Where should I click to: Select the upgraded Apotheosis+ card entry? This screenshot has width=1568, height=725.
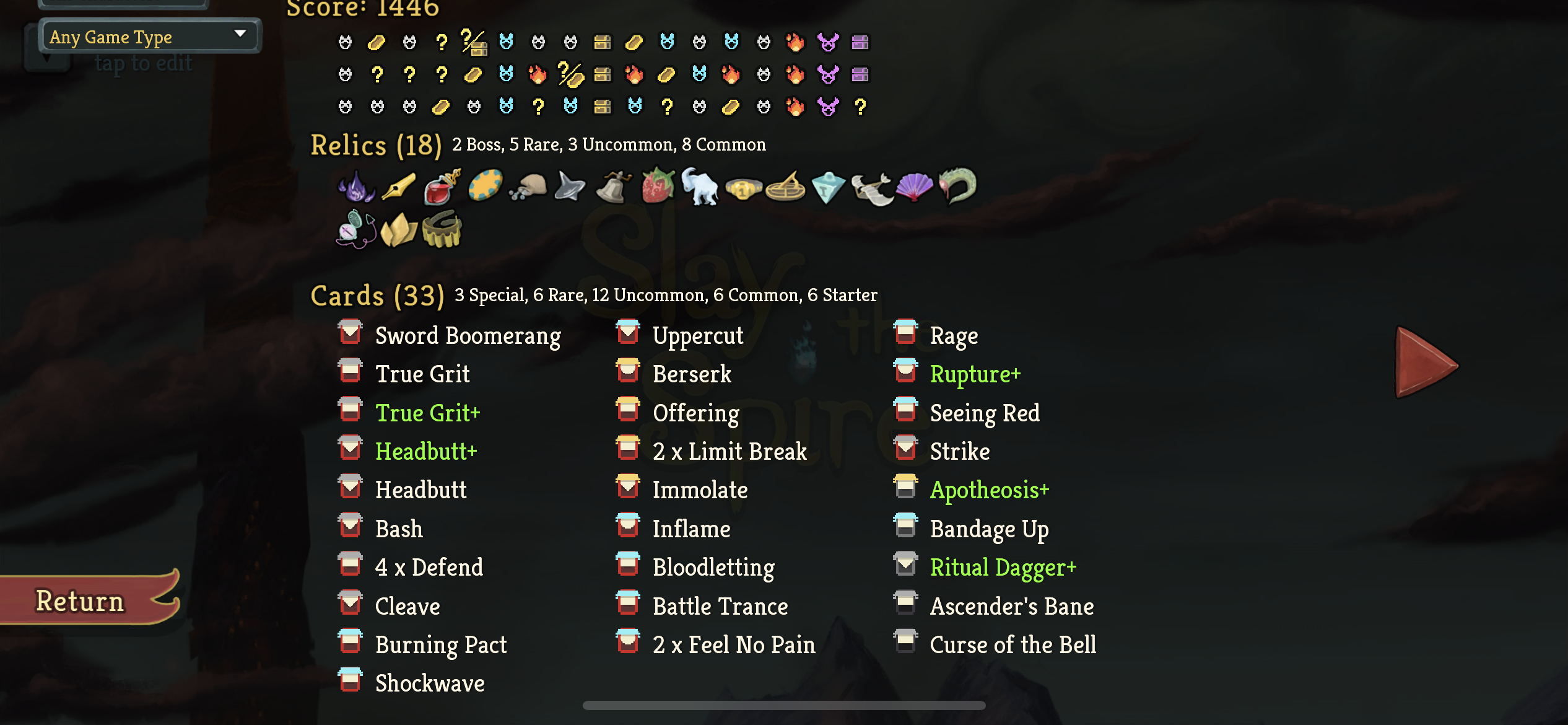point(989,490)
